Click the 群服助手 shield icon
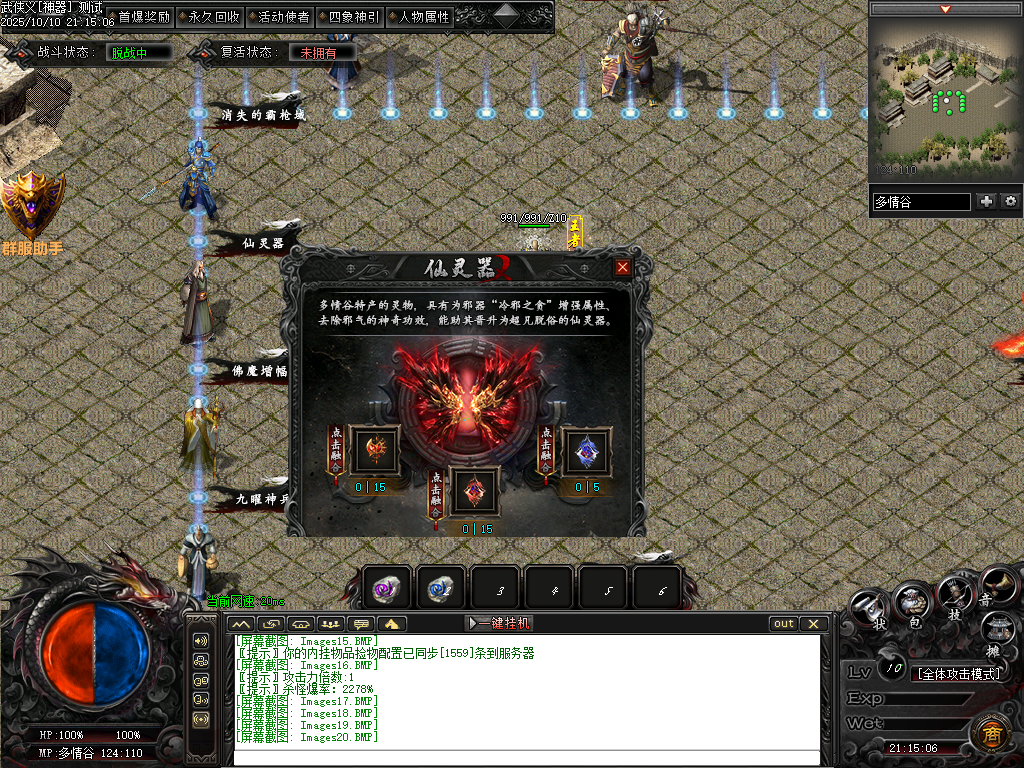1024x768 pixels. (x=32, y=204)
